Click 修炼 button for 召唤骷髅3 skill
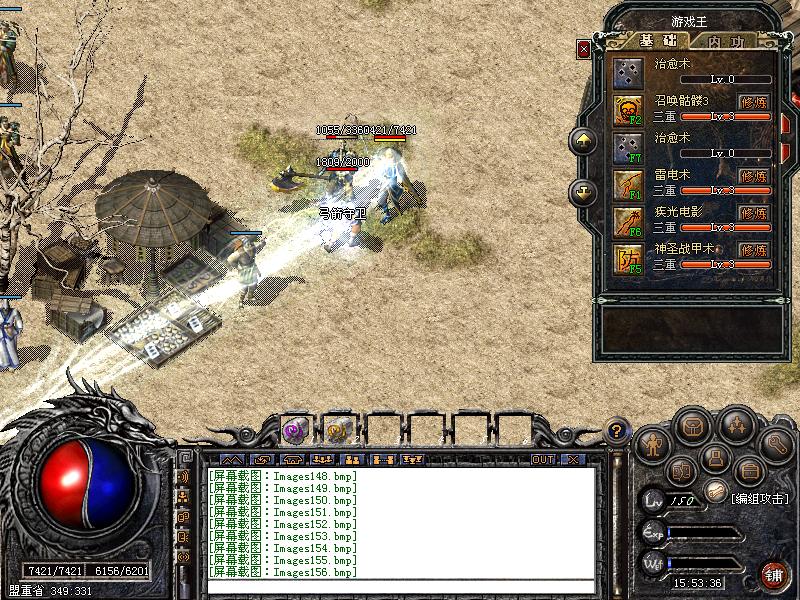 pos(754,101)
